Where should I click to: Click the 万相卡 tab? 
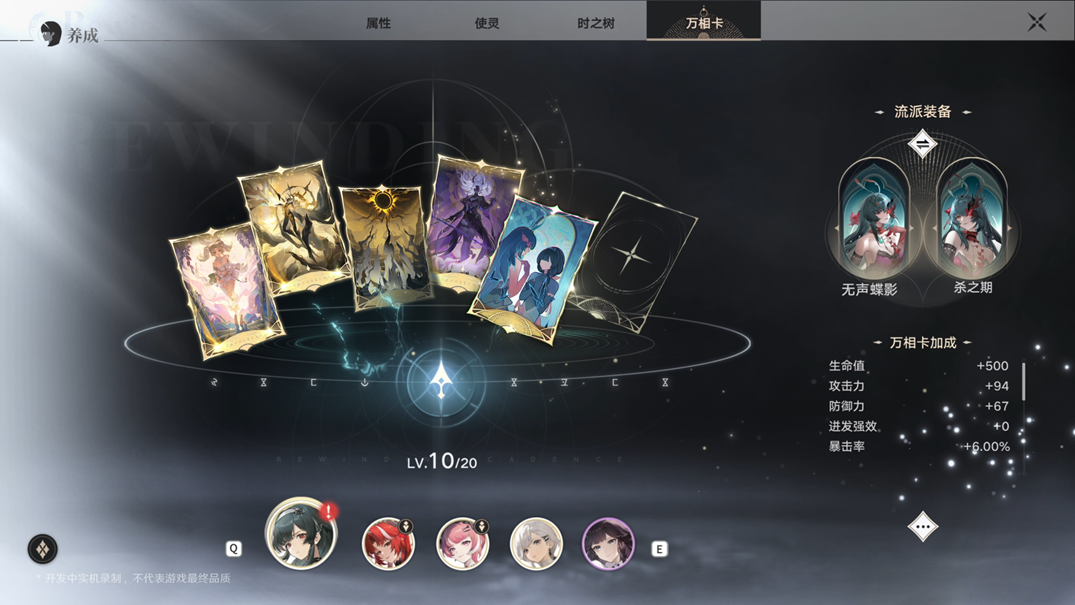pos(704,22)
